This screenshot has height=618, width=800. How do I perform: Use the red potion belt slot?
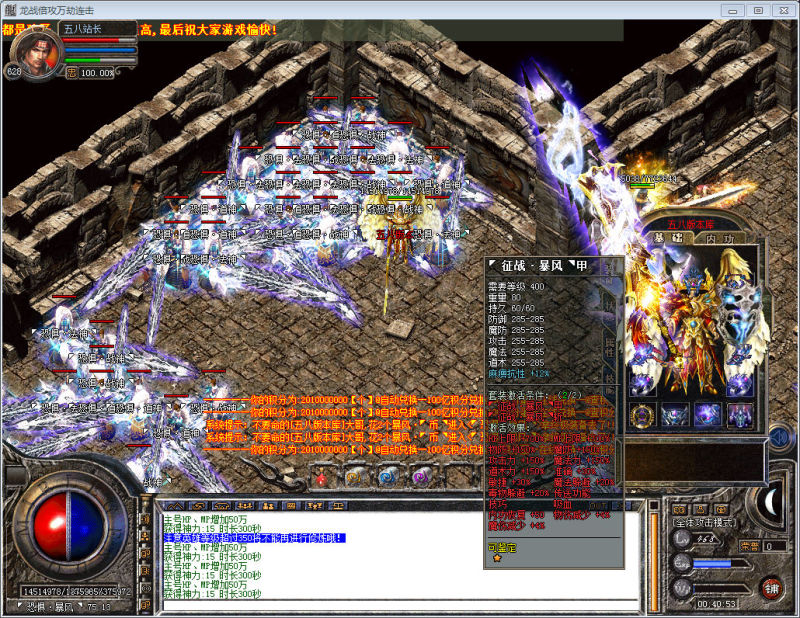pos(322,479)
